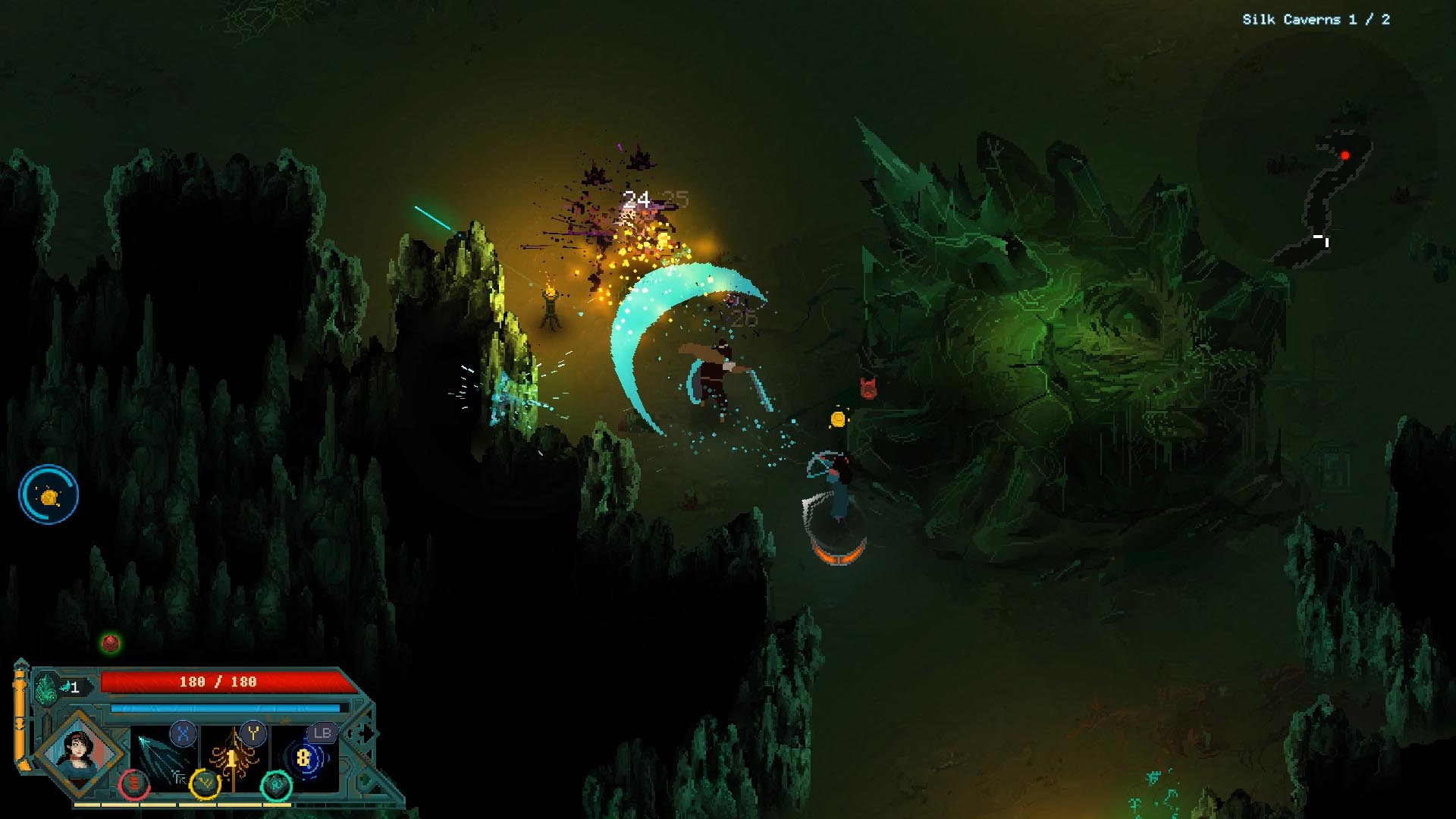The height and width of the screenshot is (819, 1456).
Task: Click the health bar showing 180 / 180
Action: point(216,681)
